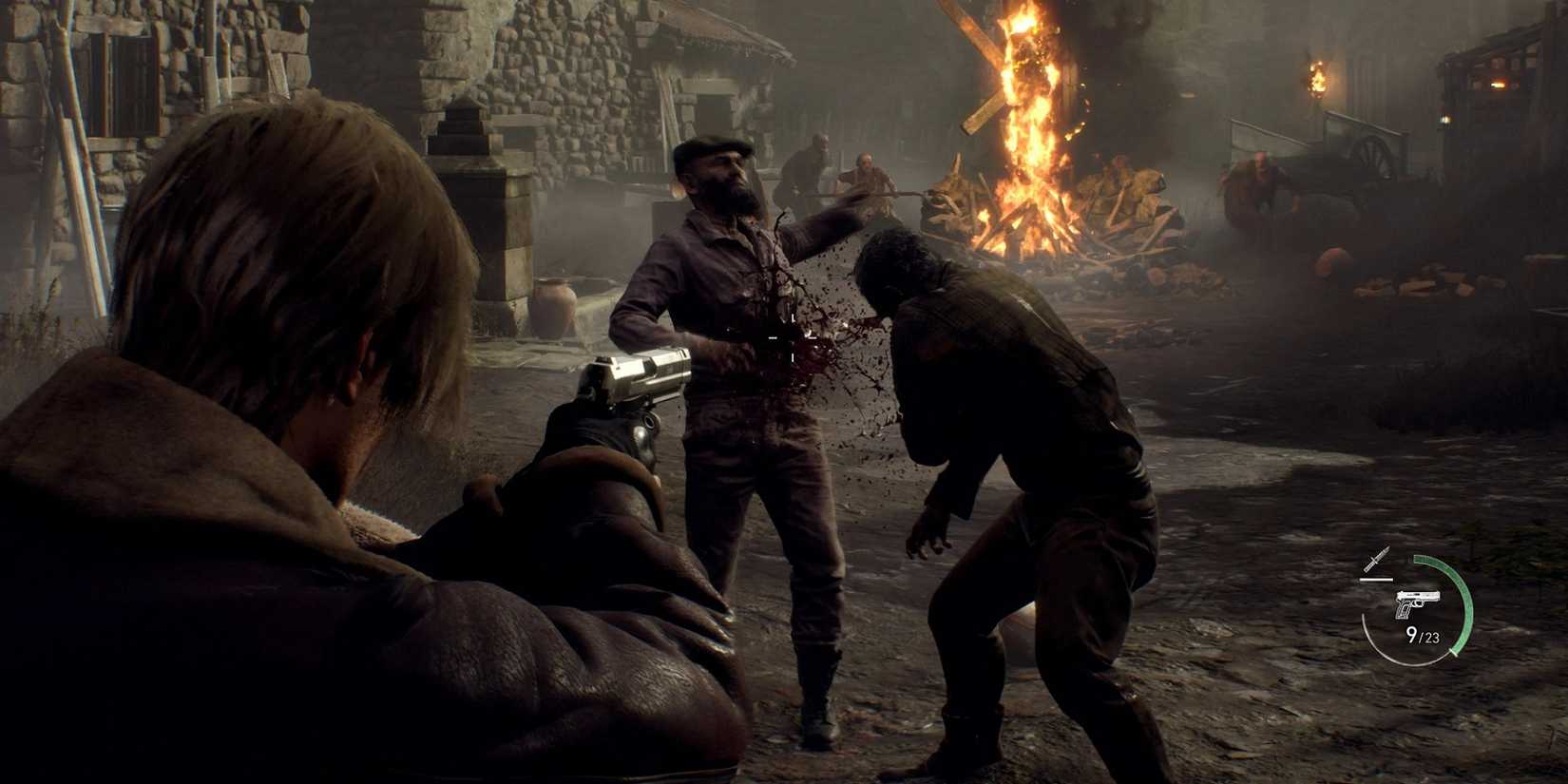
Task: Click the torch burning on the right wall
Action: click(x=1316, y=76)
